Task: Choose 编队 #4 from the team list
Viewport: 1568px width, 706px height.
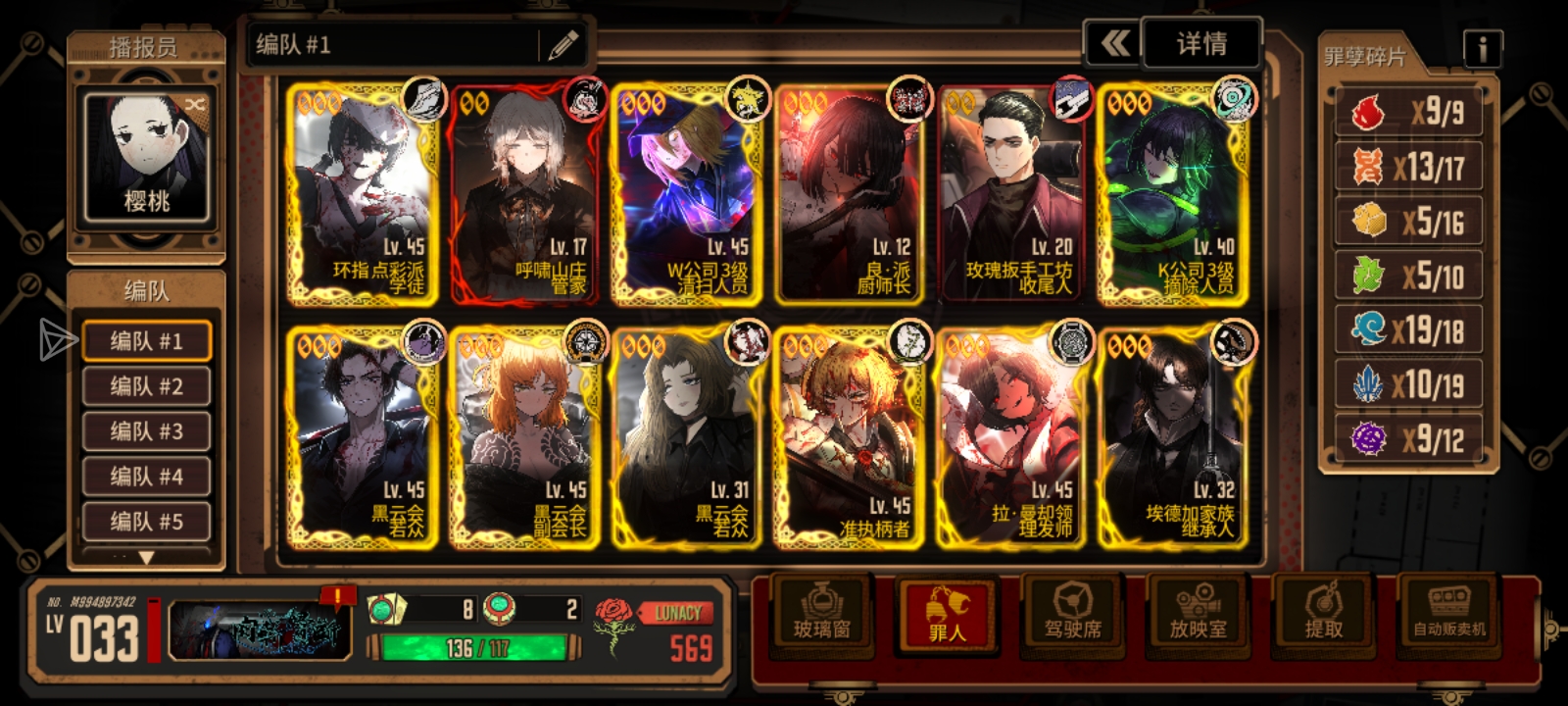Action: point(146,477)
